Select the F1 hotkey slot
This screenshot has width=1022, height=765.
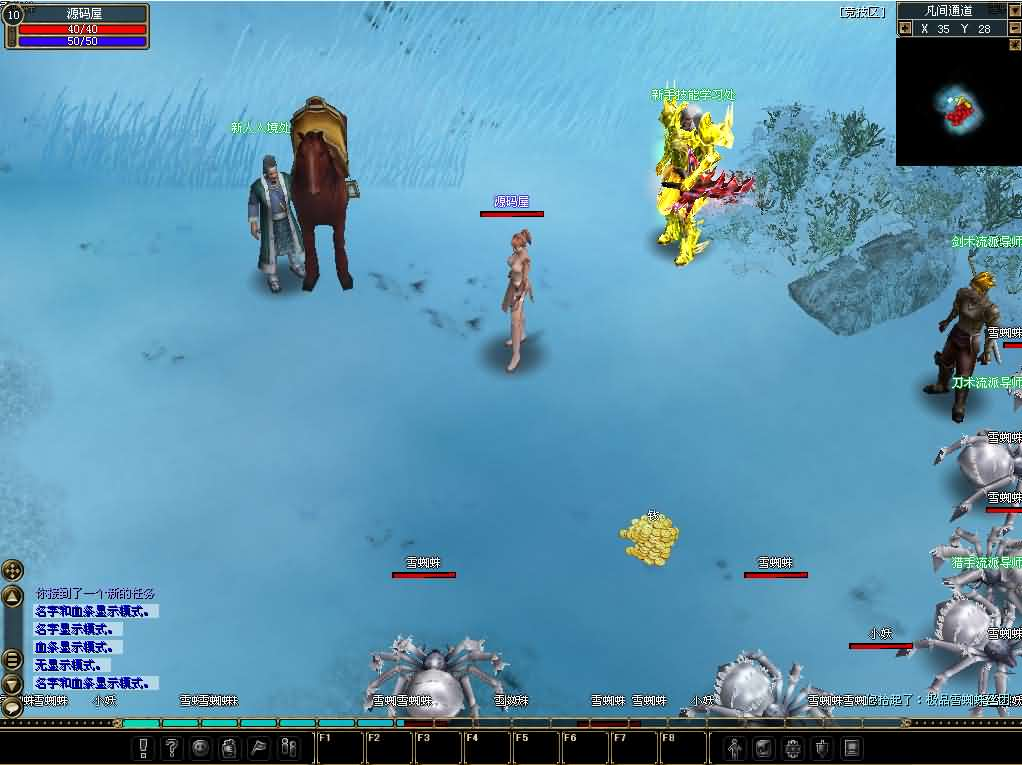[x=339, y=747]
